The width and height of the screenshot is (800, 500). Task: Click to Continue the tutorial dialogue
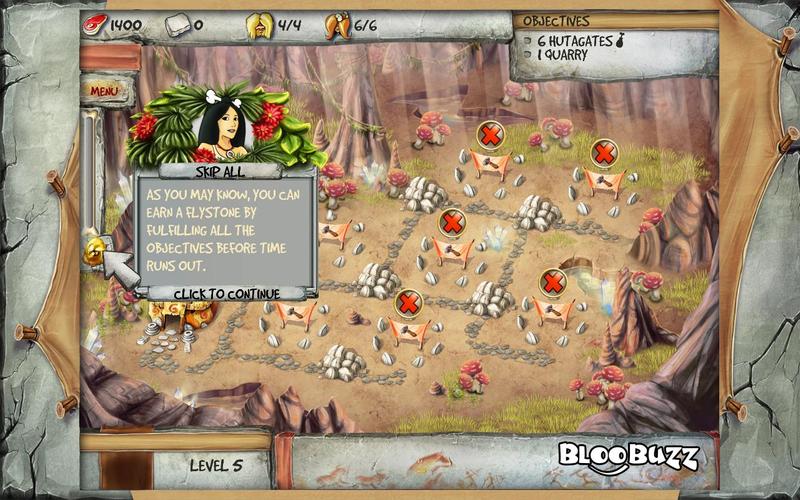click(x=227, y=293)
